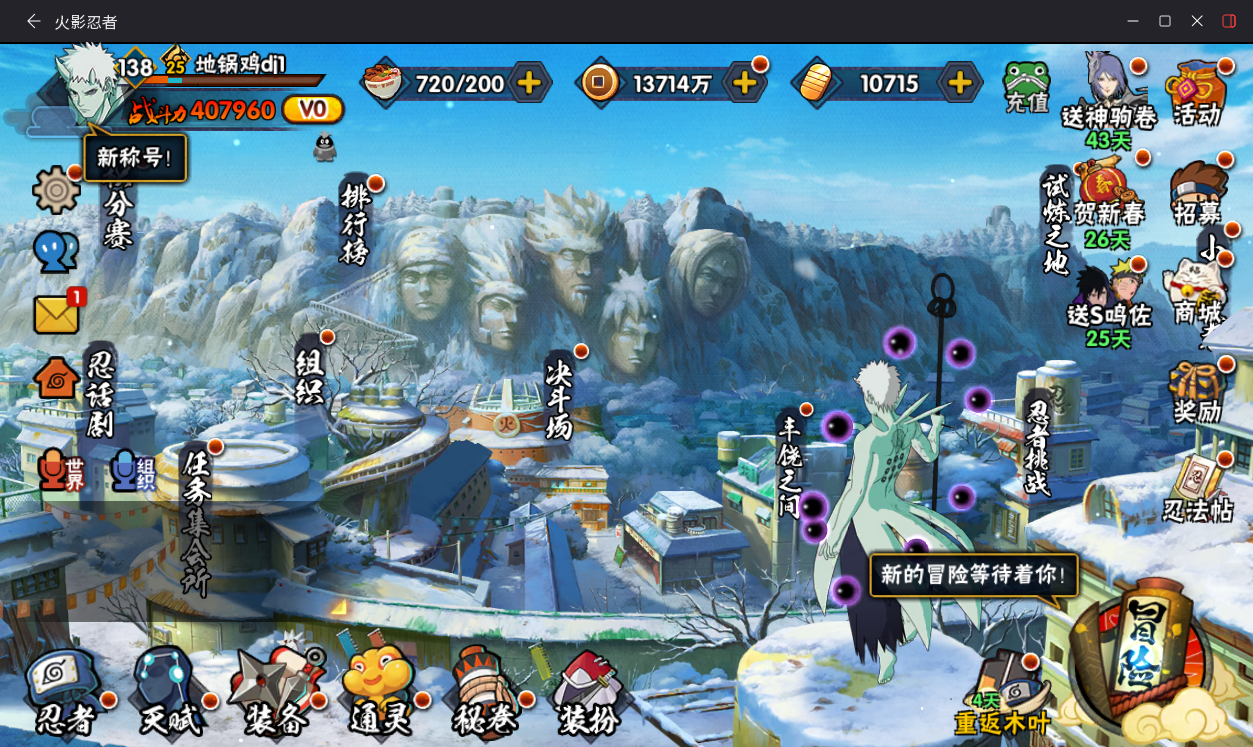
Task: Open the 忍者 (Ninja) menu
Action: point(65,690)
